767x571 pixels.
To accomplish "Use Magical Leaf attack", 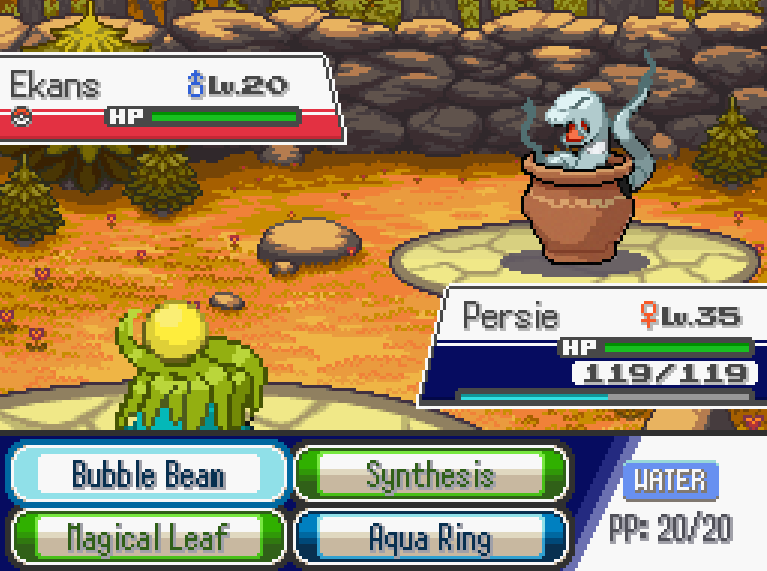I will point(148,538).
